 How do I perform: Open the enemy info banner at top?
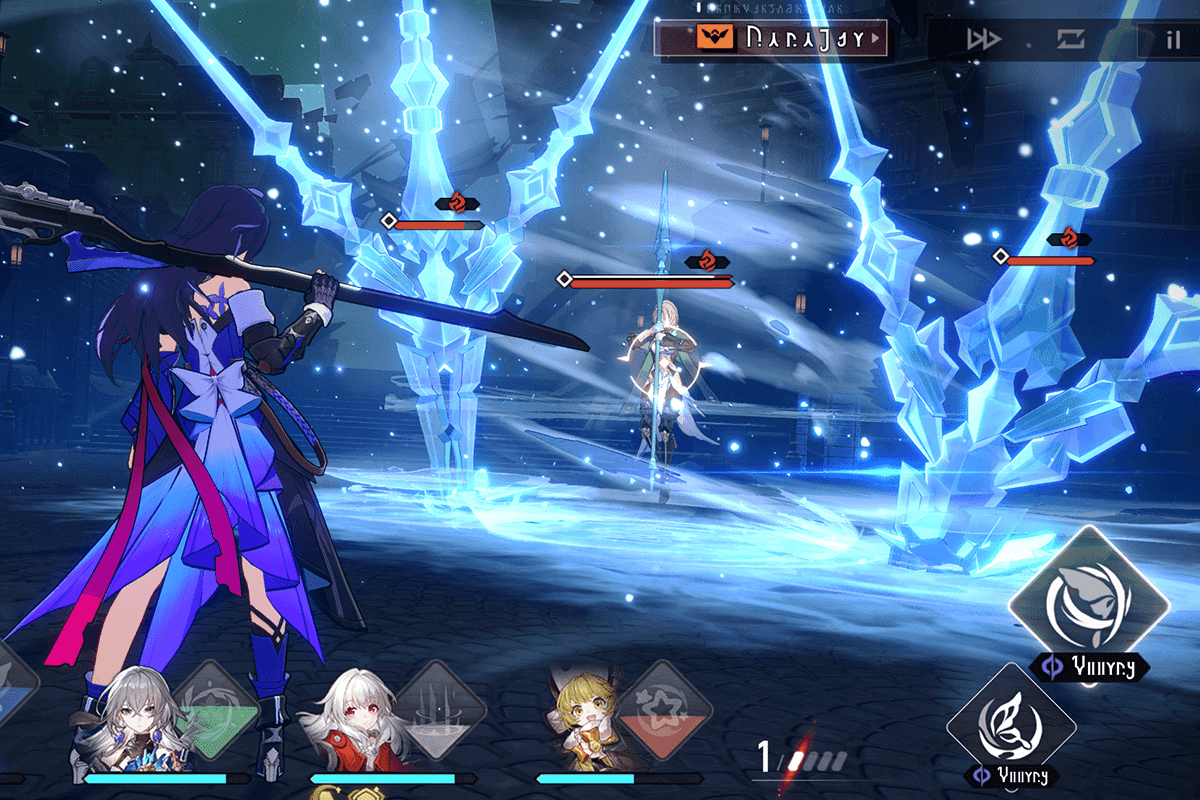click(770, 39)
